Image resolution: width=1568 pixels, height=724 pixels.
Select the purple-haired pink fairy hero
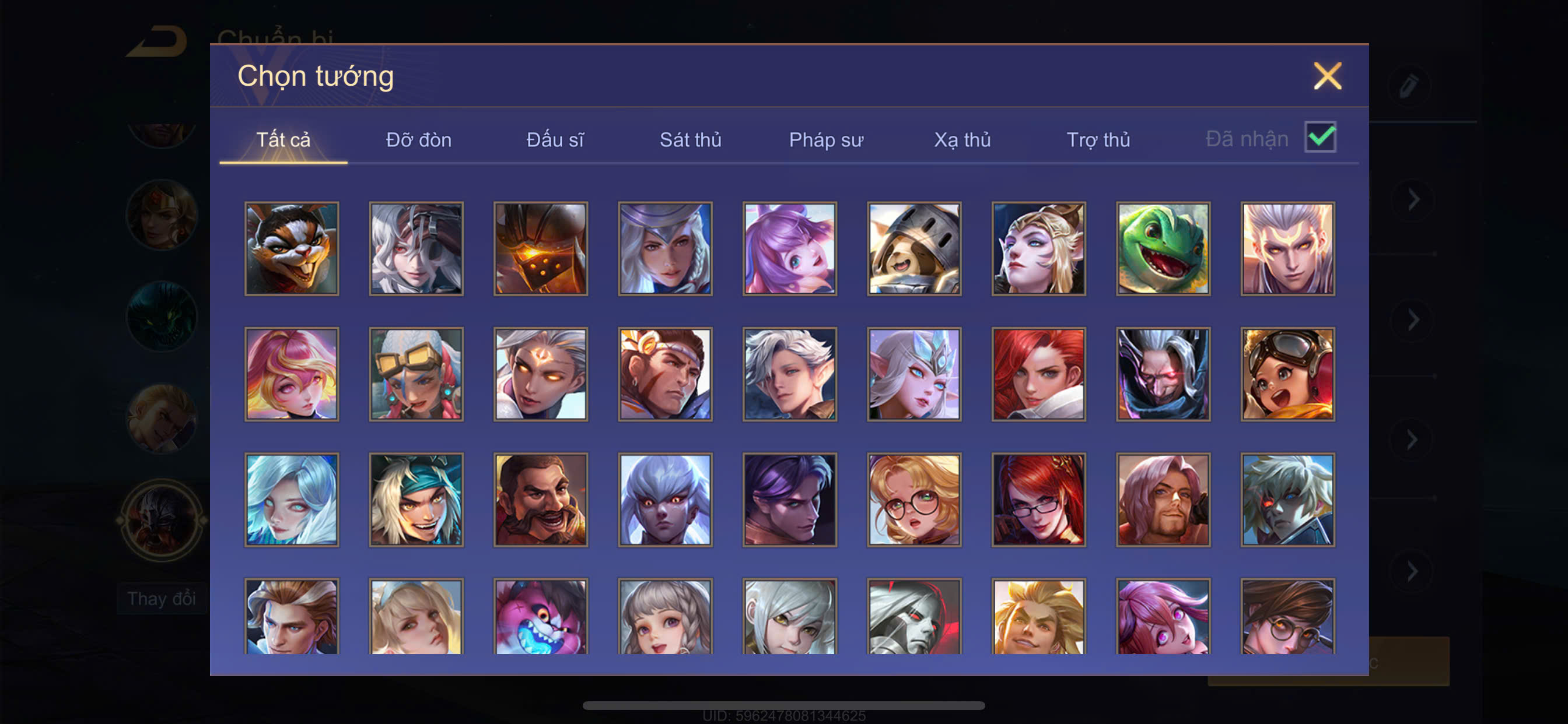click(789, 249)
